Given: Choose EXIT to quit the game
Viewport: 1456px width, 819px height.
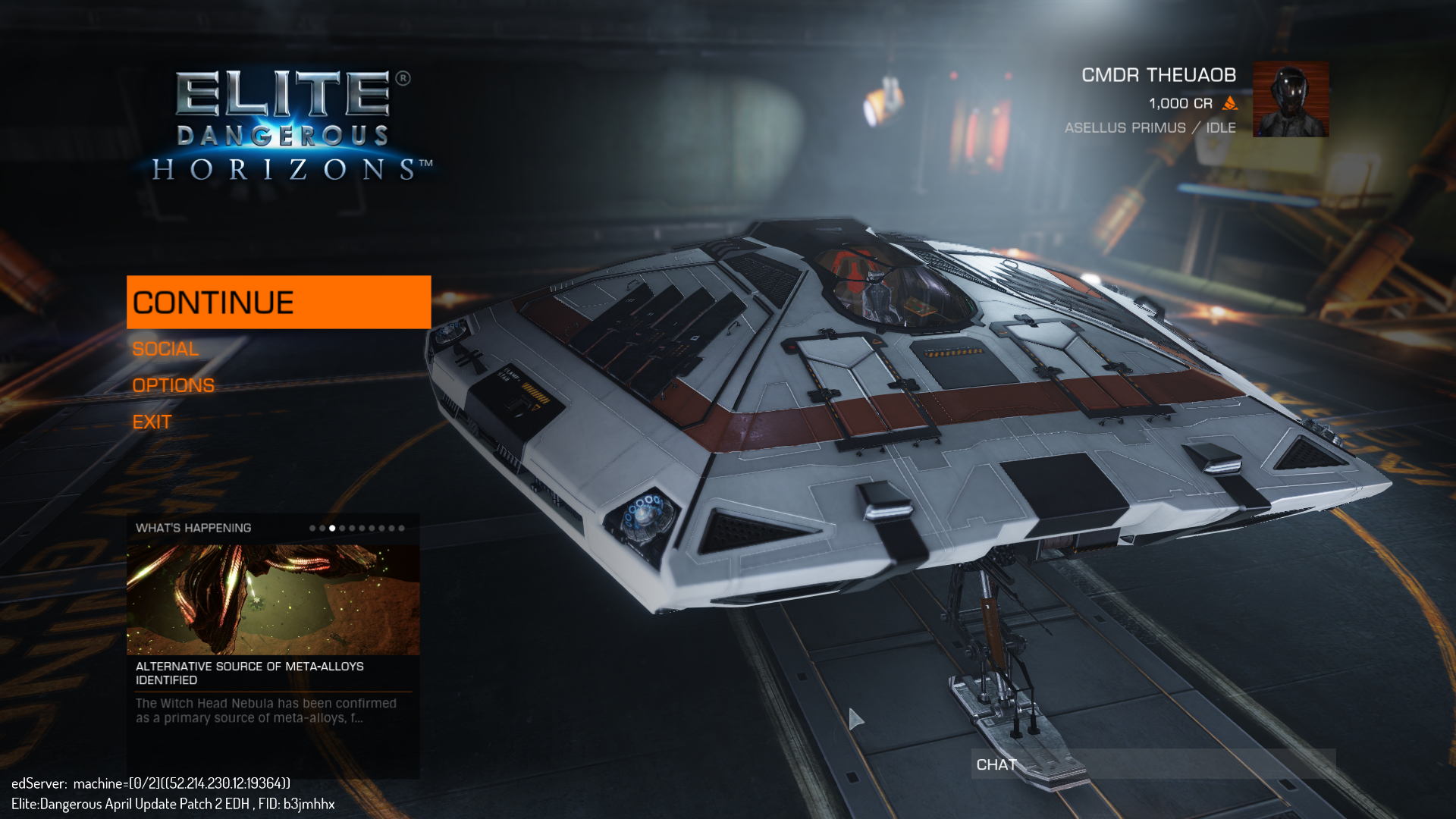Looking at the screenshot, I should pos(152,422).
